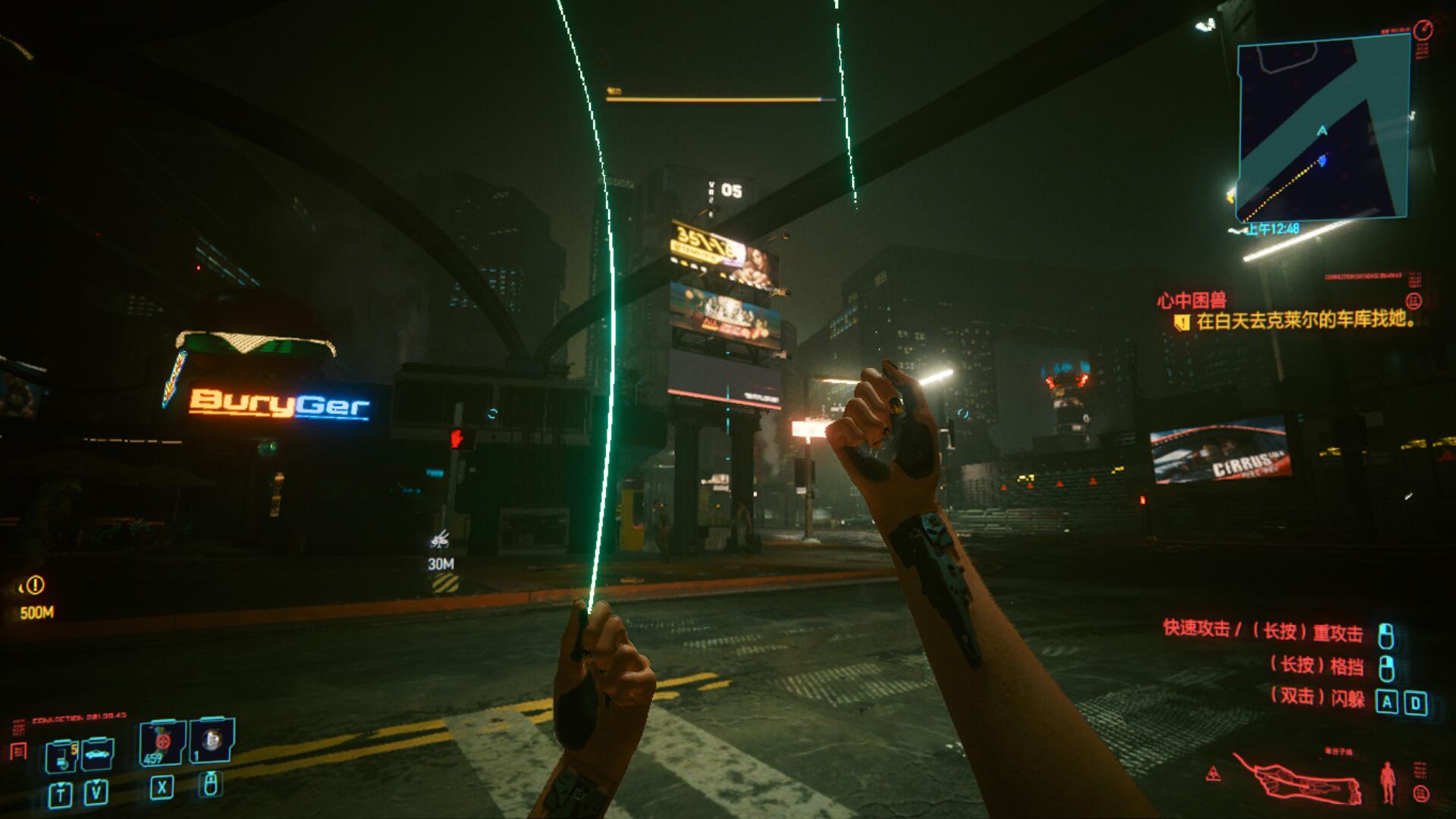Click the red body stance silhouette
Screen dimensions: 1456x819
click(1388, 783)
